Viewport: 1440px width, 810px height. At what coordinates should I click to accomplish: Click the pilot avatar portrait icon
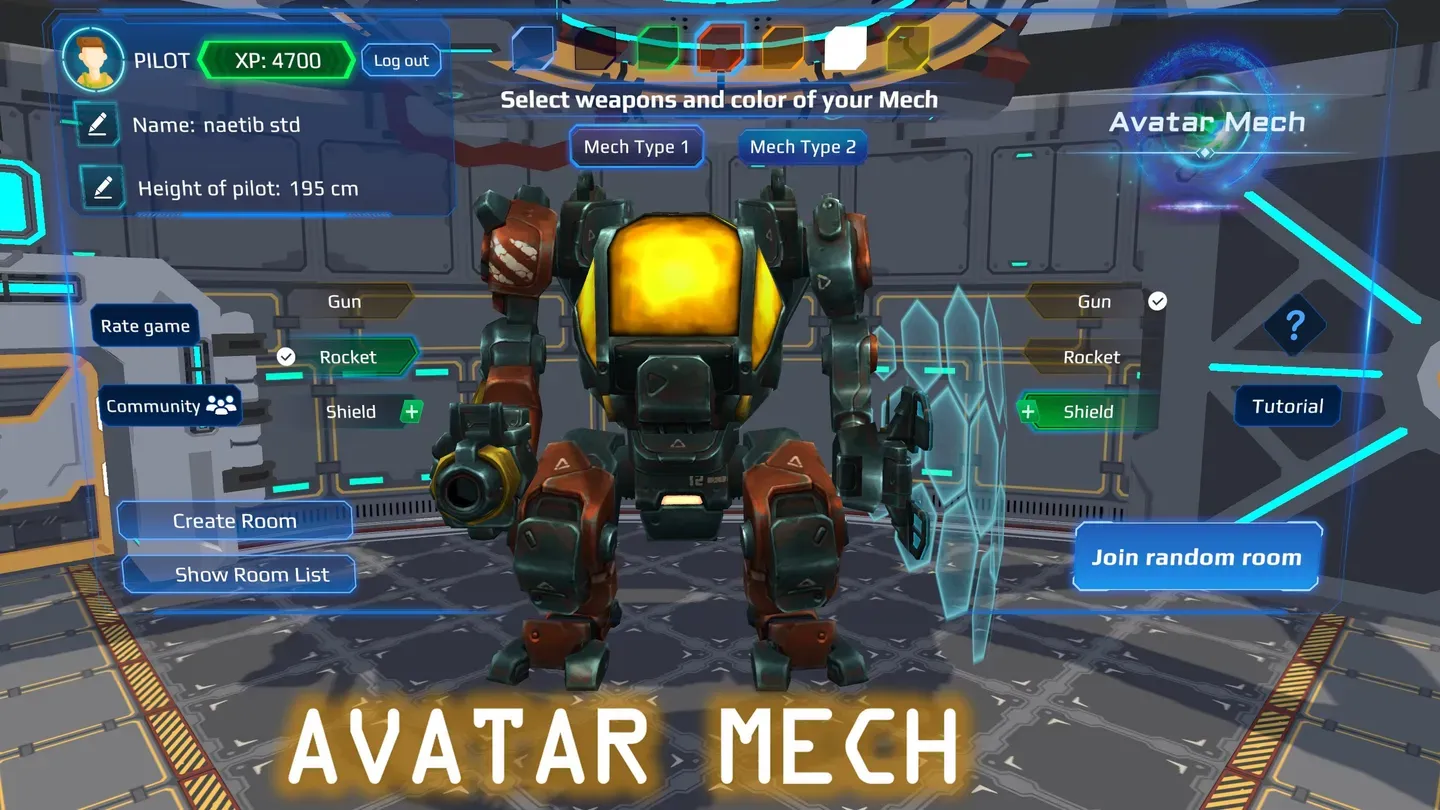(93, 60)
